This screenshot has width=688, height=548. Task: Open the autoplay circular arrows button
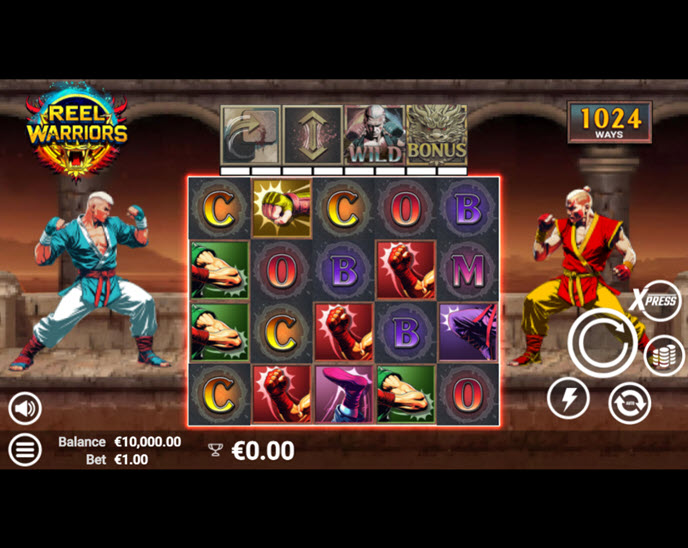630,403
